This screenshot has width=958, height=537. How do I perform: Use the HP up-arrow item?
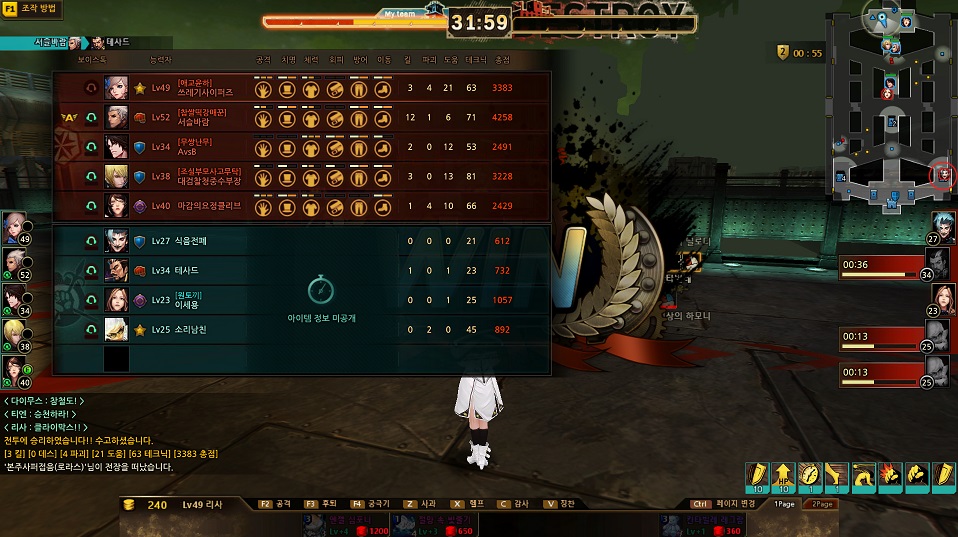point(783,474)
